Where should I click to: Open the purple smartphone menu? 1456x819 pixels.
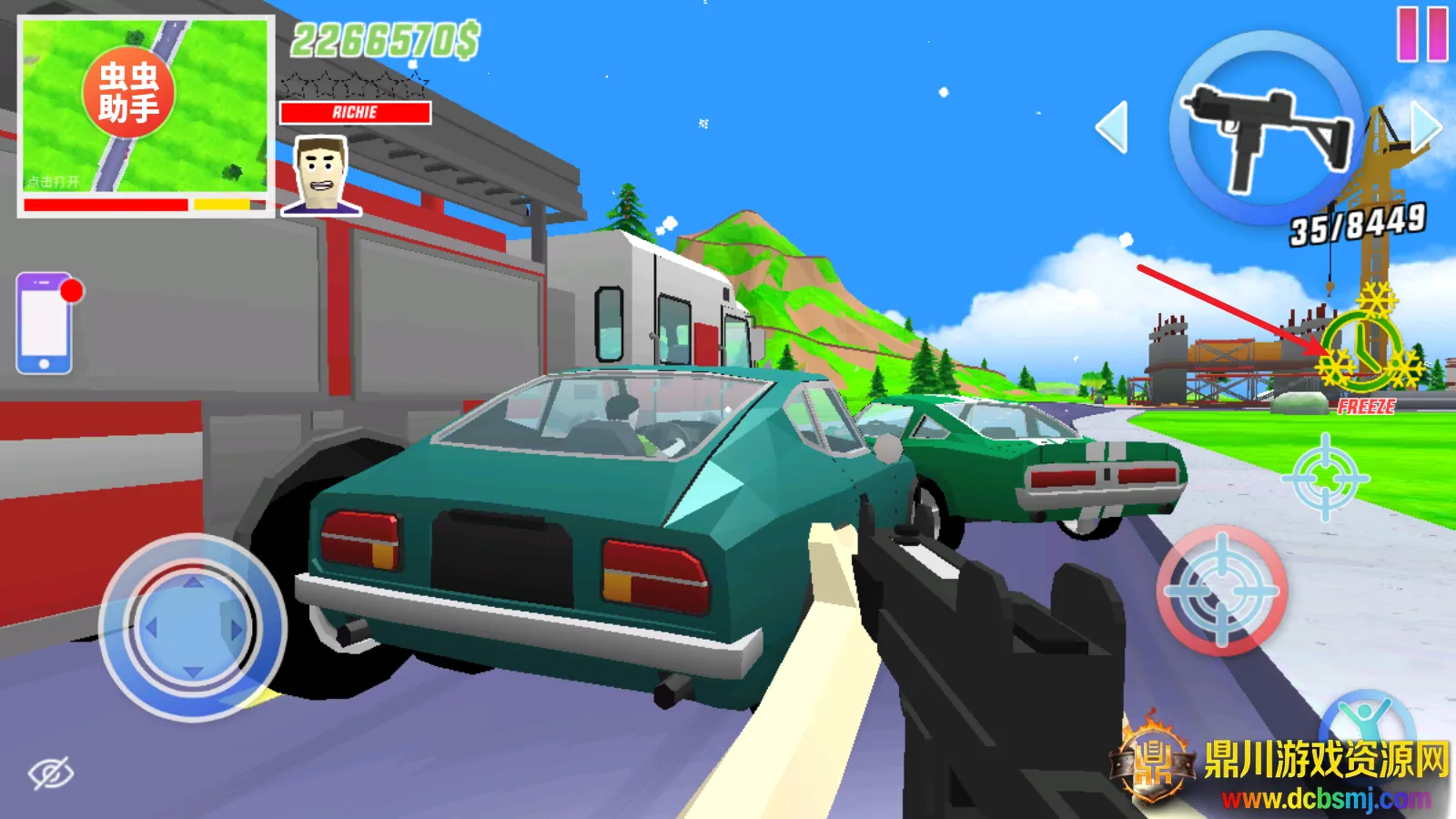click(45, 323)
